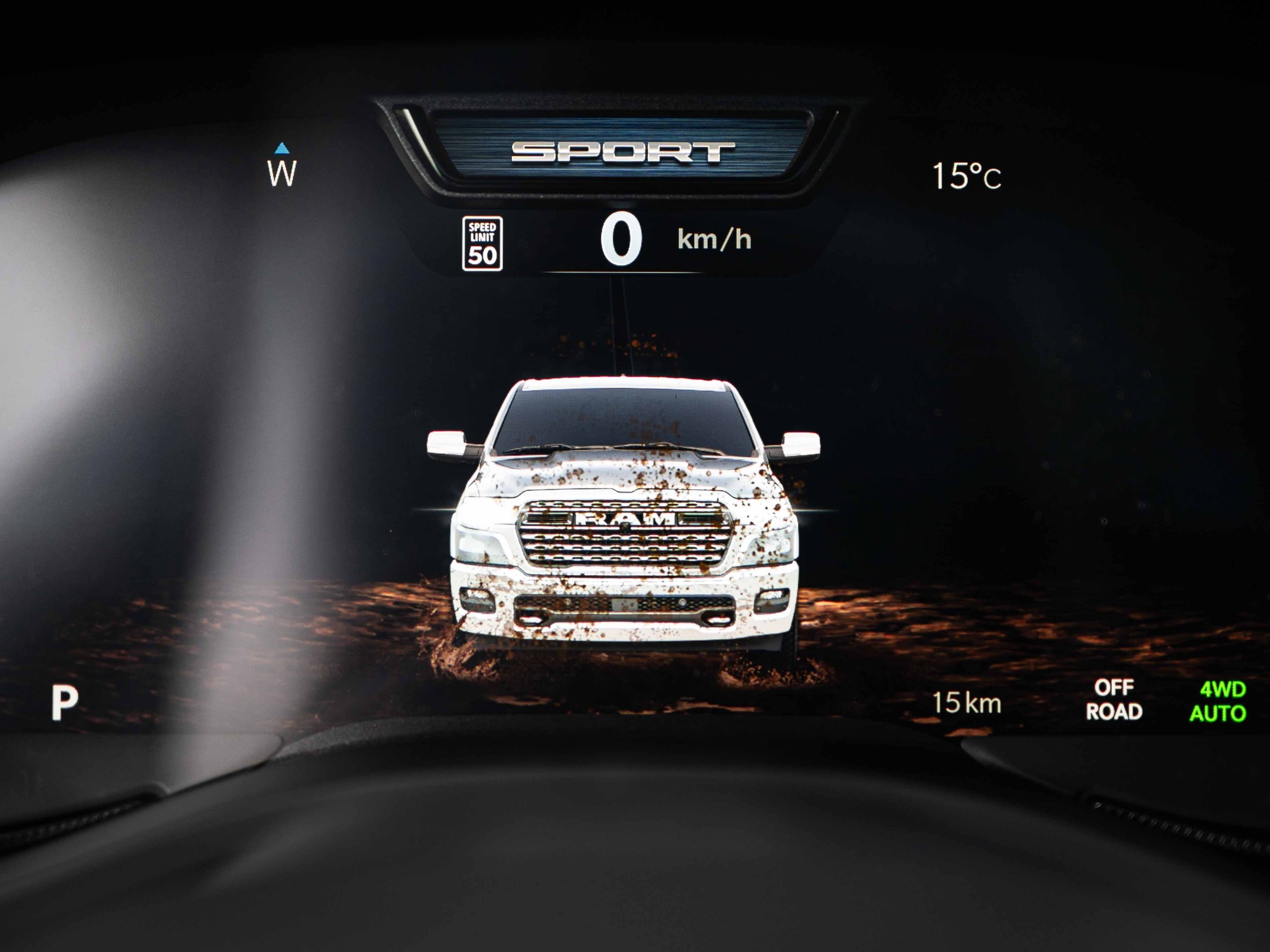Toggle the 4WD AUTO indicator
The image size is (1270, 952).
(1218, 702)
